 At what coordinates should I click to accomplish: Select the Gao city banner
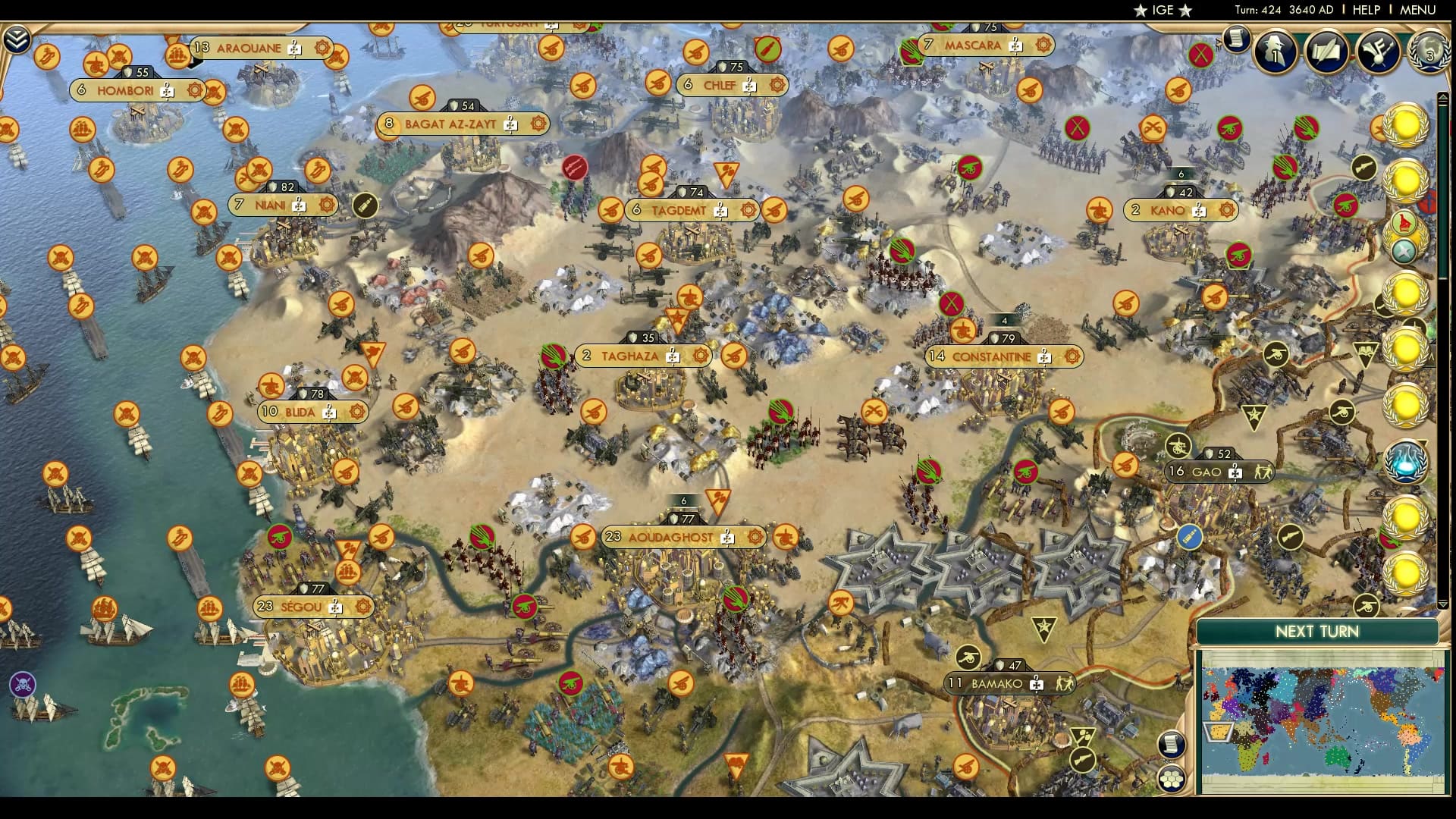click(x=1206, y=472)
